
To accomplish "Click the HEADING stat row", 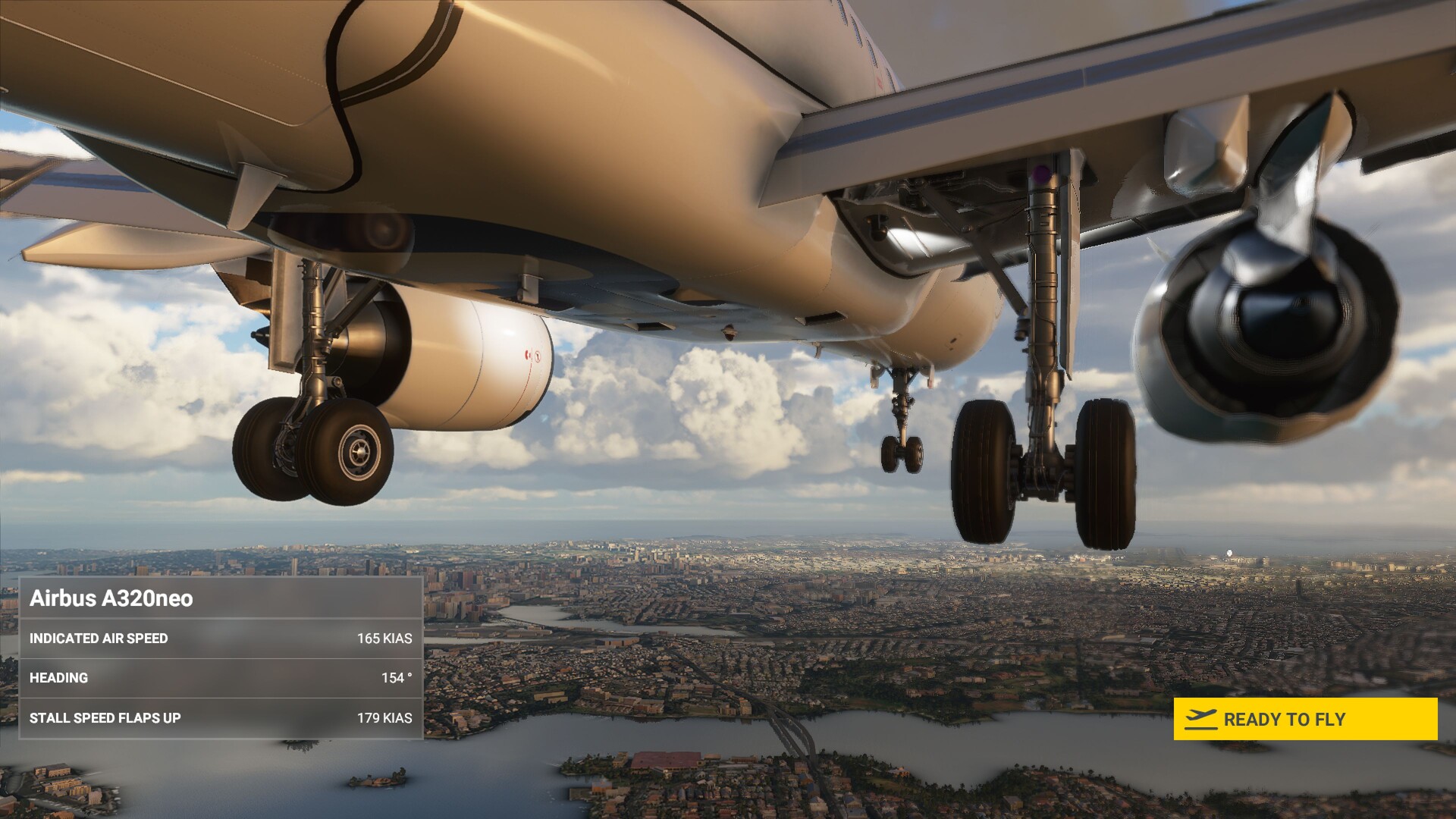I will (x=220, y=678).
